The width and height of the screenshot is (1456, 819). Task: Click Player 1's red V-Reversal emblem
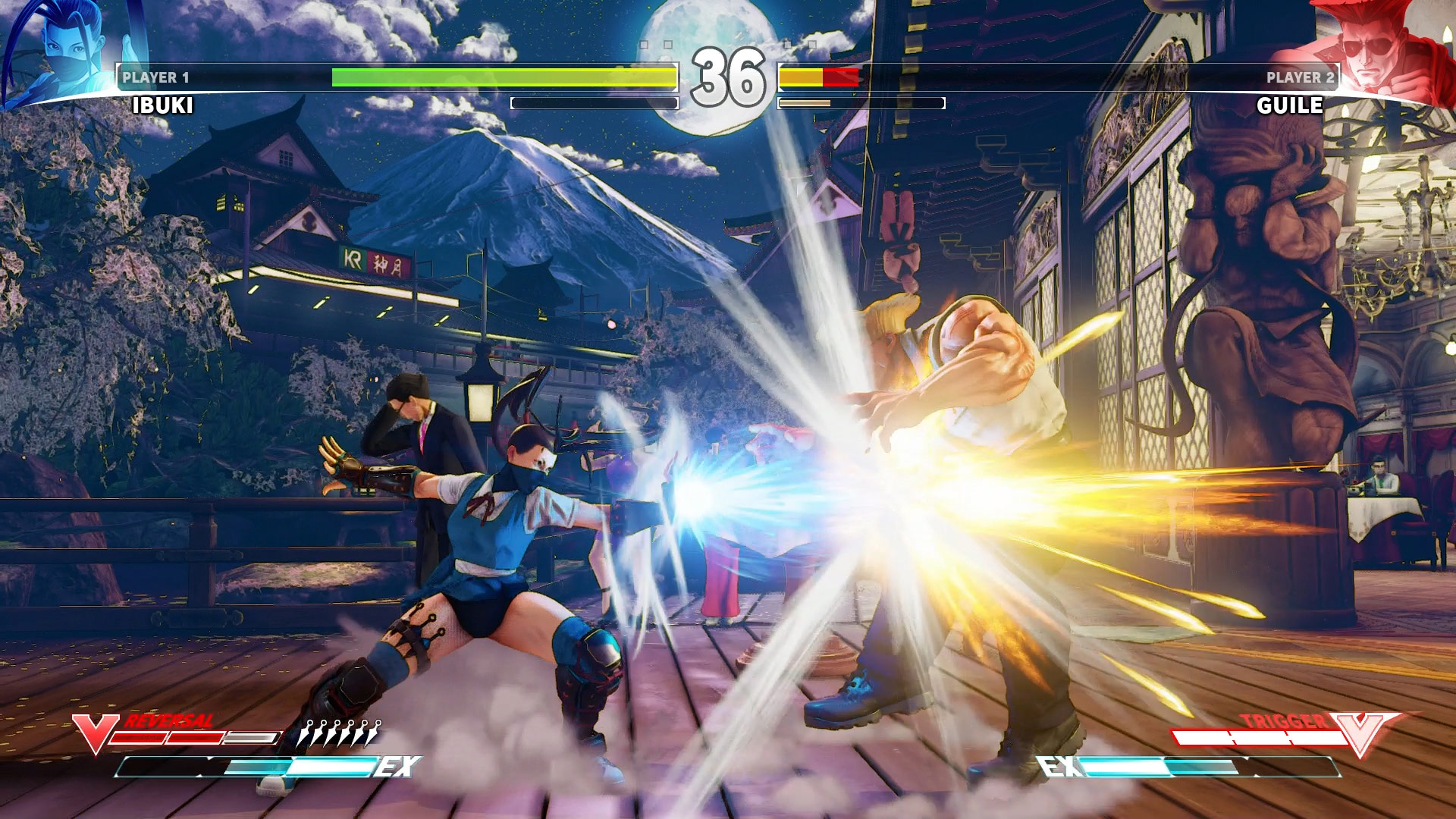(95, 733)
